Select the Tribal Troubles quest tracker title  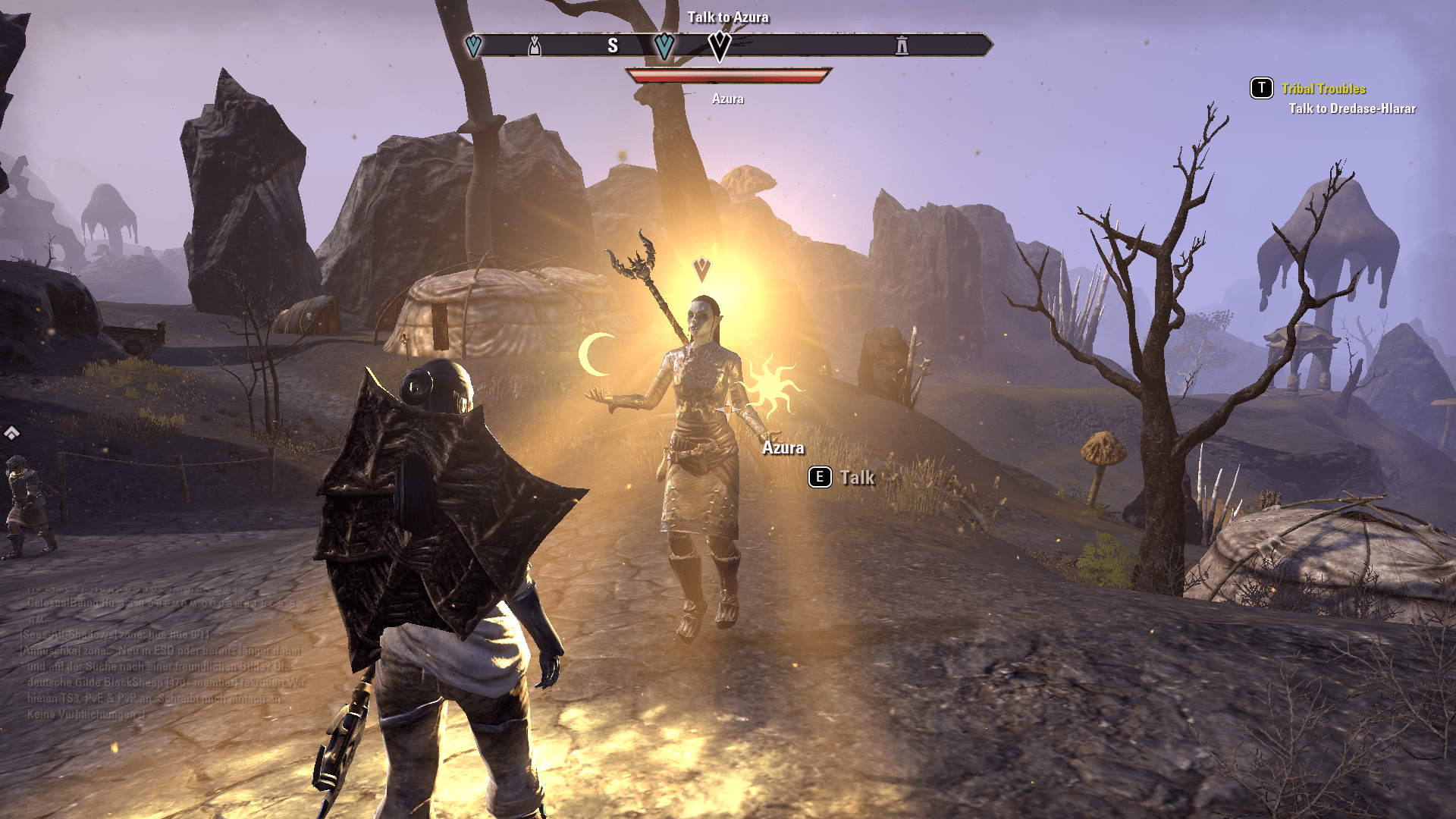tap(1323, 89)
